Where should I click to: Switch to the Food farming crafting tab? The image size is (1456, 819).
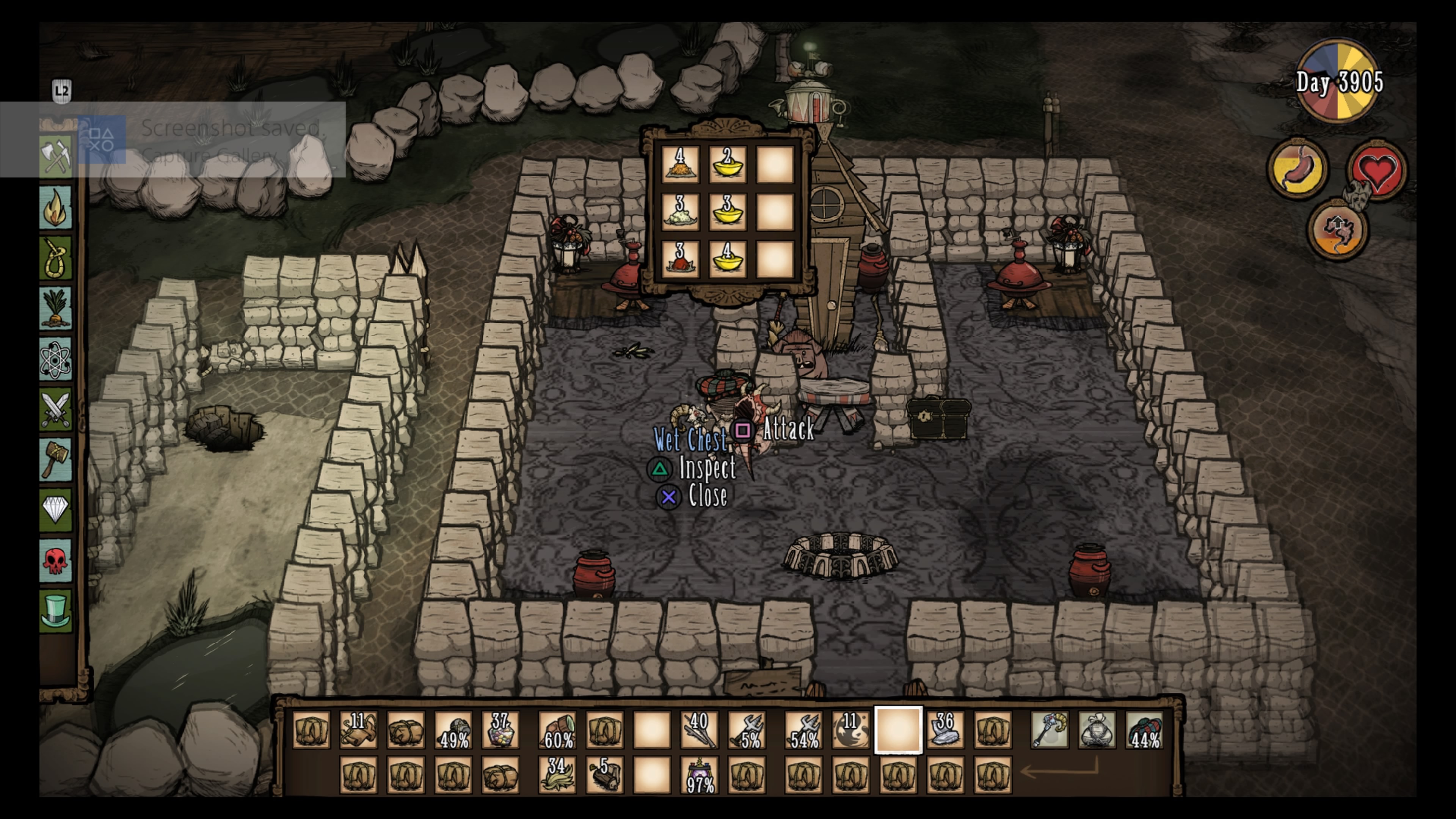55,308
